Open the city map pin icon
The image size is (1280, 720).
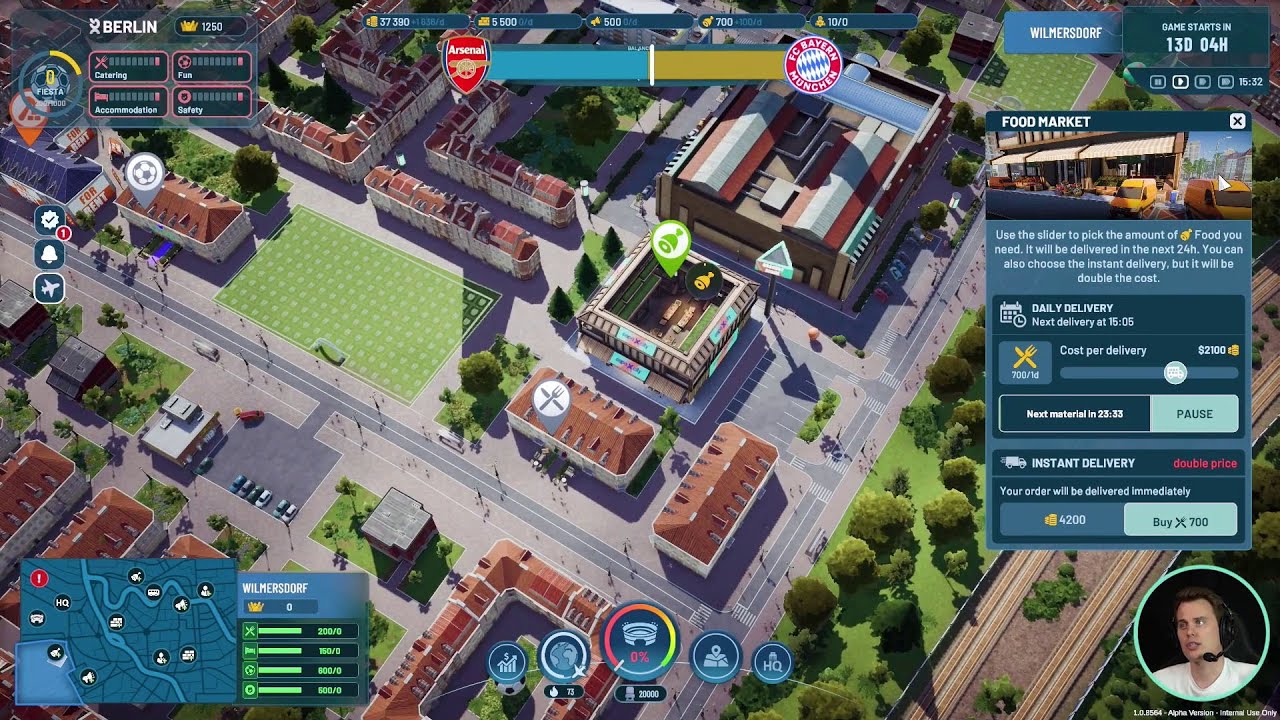[x=716, y=657]
